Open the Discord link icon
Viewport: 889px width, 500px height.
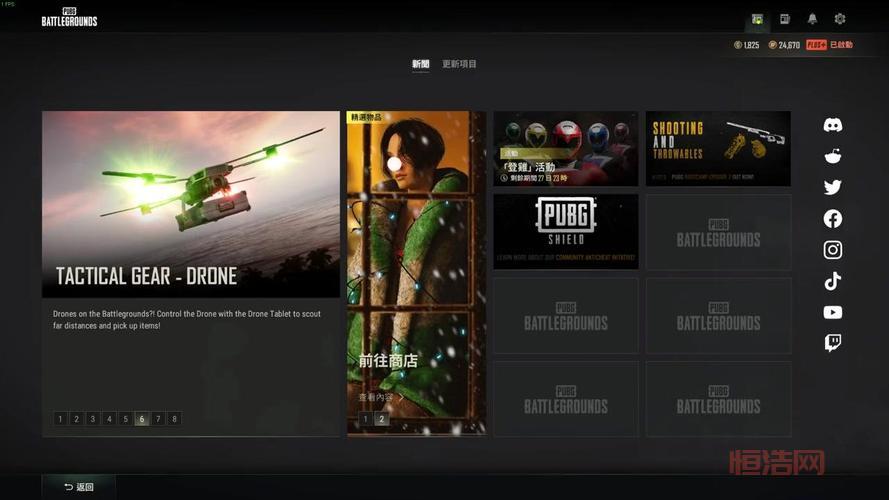point(833,125)
